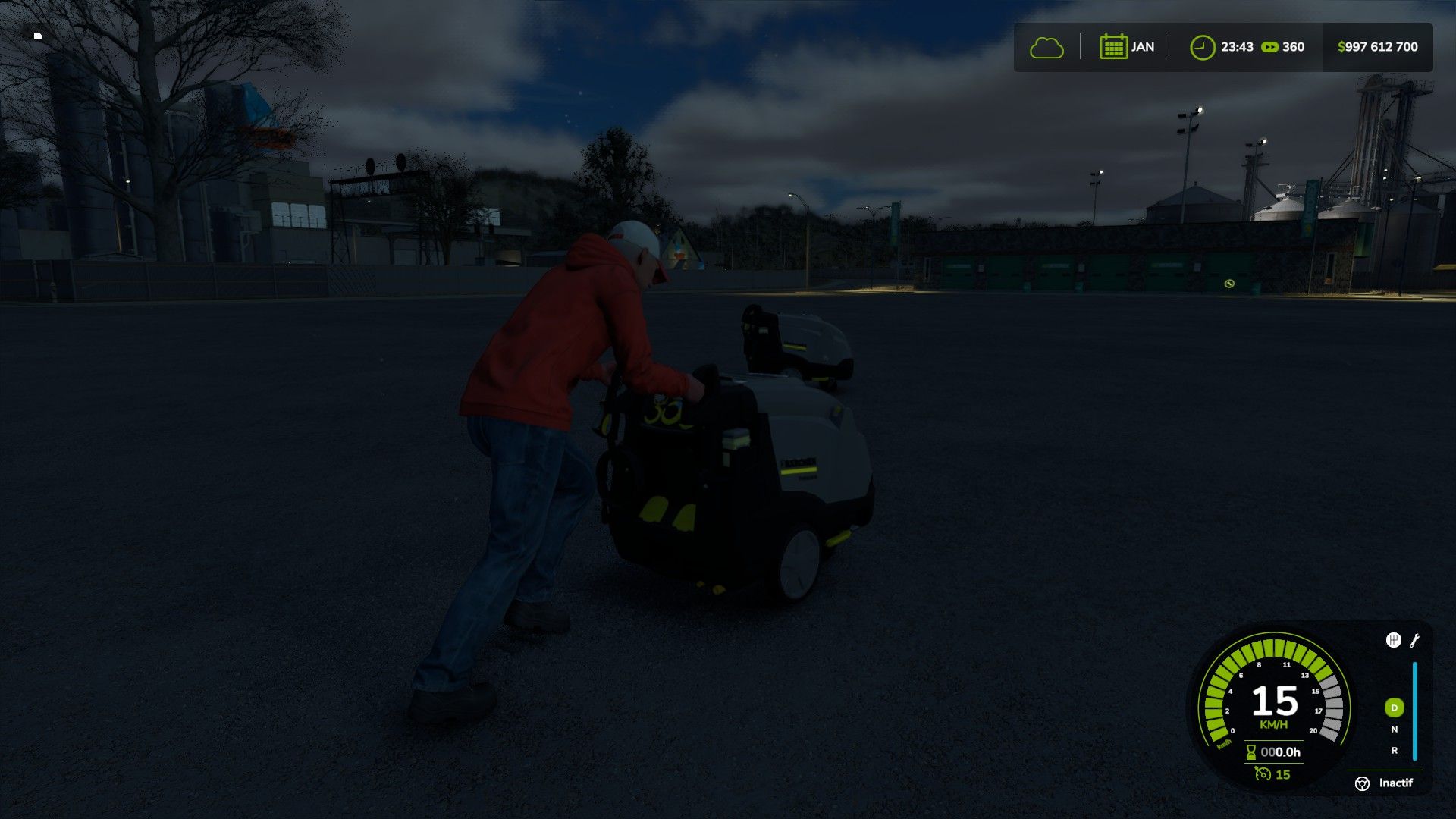Open the cloud weather forecast icon
Viewport: 1456px width, 819px height.
(1046, 48)
